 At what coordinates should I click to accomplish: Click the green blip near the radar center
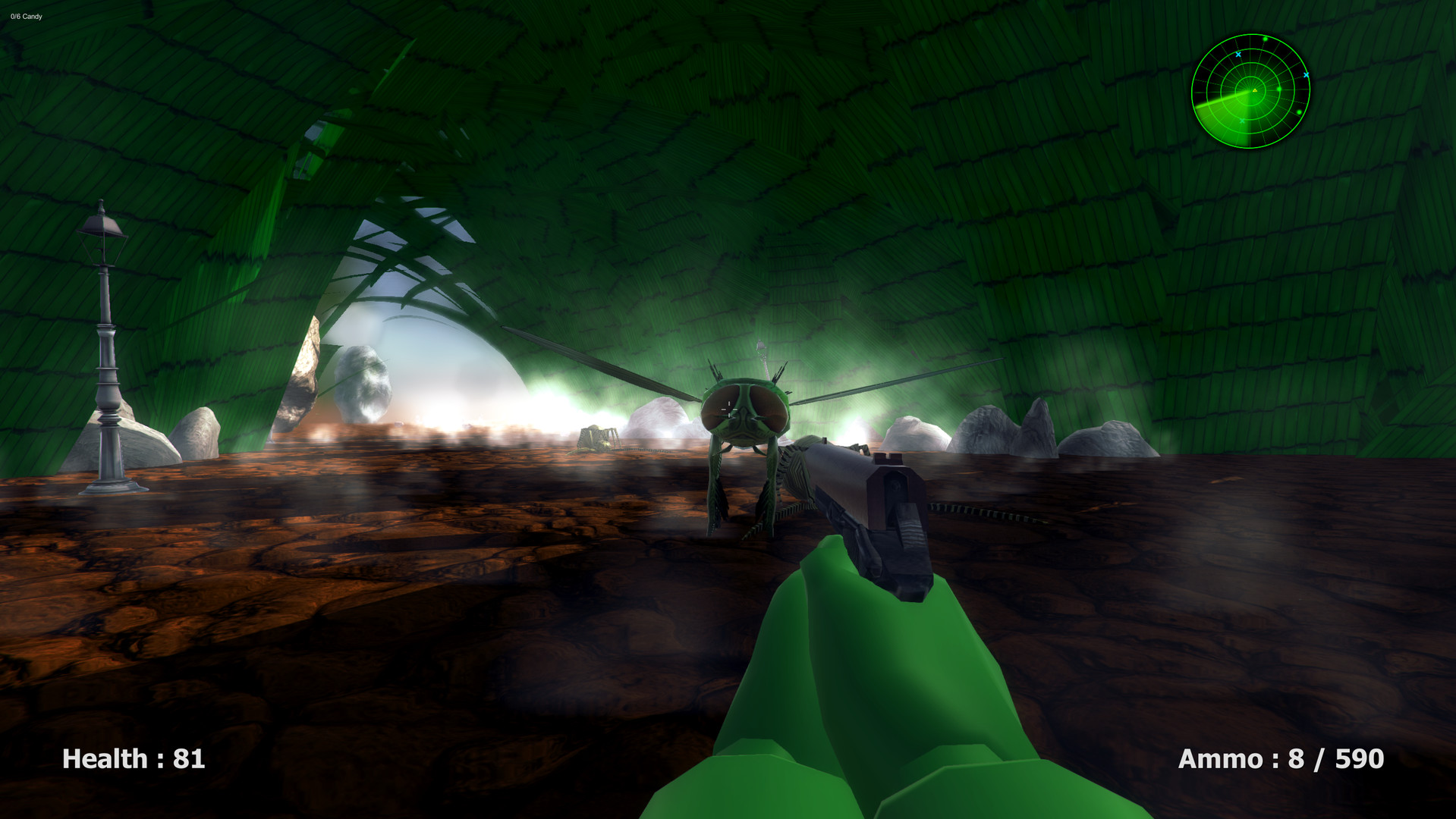click(1278, 89)
